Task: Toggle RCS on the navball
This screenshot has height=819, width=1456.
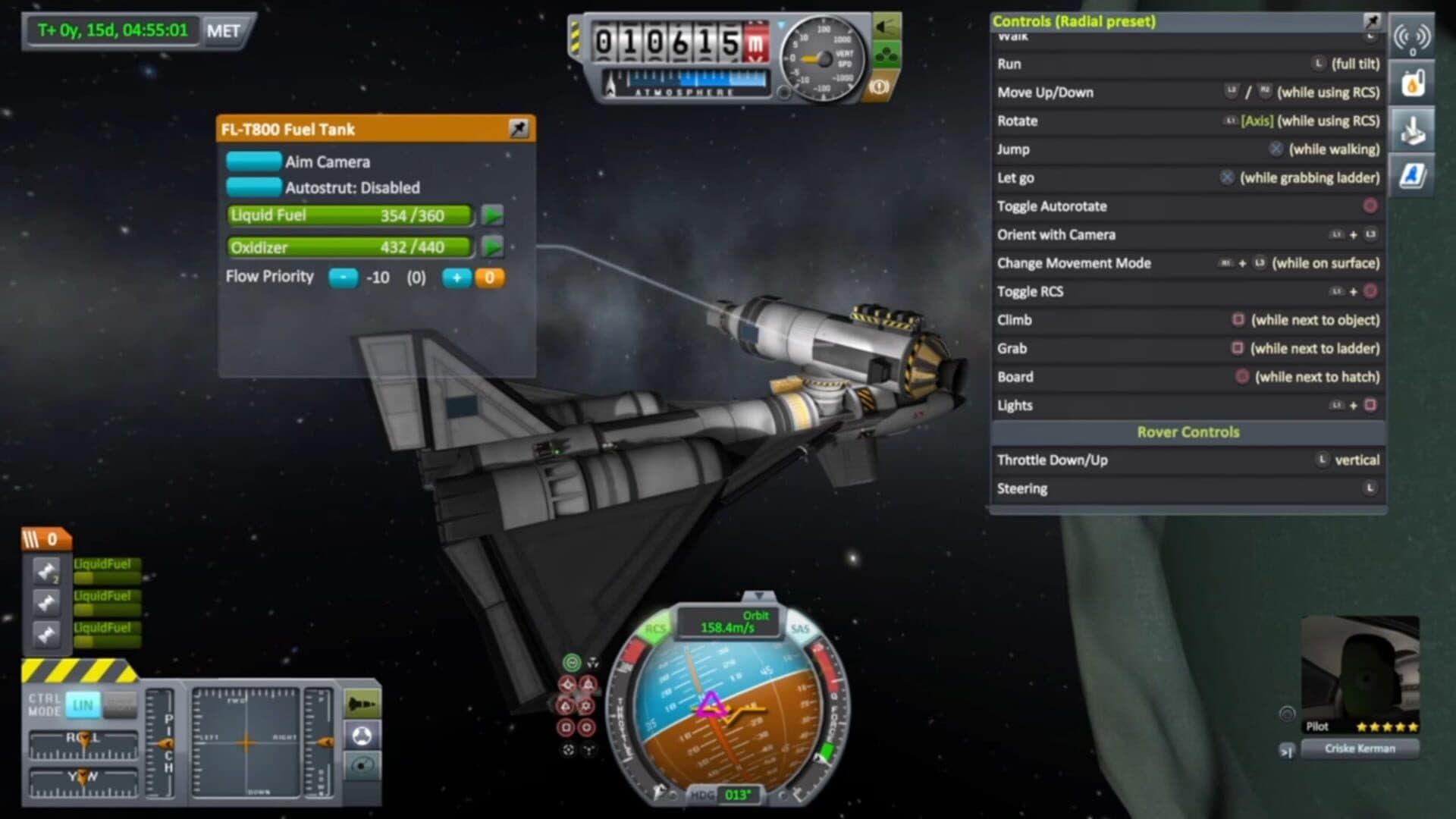Action: click(x=654, y=629)
